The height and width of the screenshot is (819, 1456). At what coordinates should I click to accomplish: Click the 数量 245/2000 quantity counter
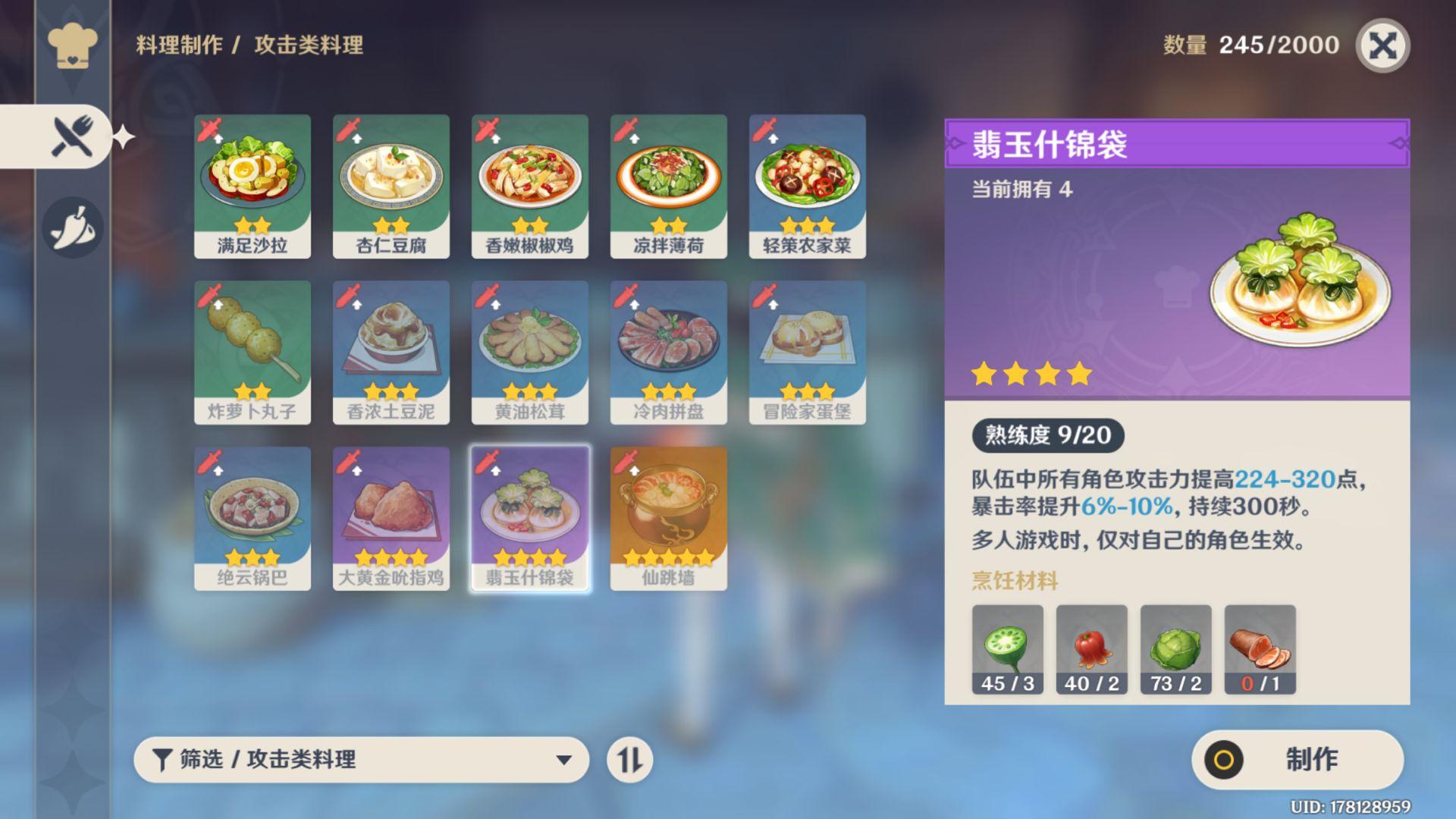(1247, 44)
